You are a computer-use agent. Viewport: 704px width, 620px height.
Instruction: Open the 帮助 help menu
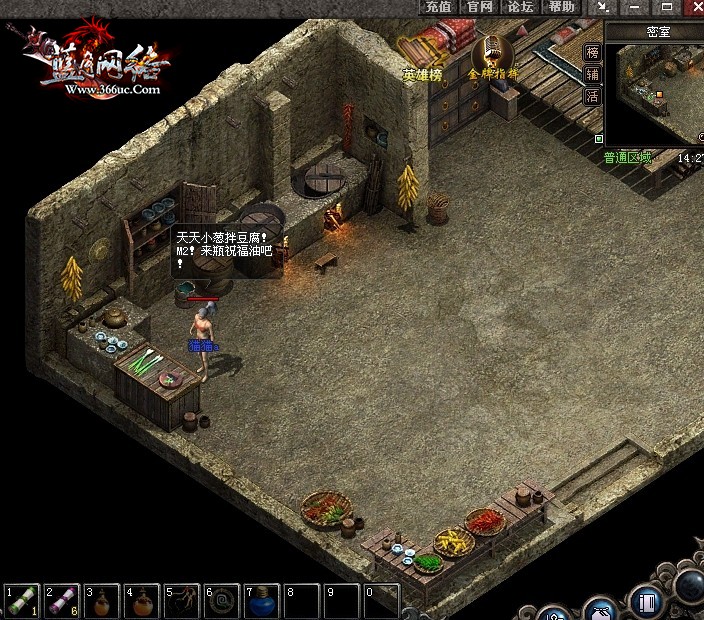click(x=562, y=7)
